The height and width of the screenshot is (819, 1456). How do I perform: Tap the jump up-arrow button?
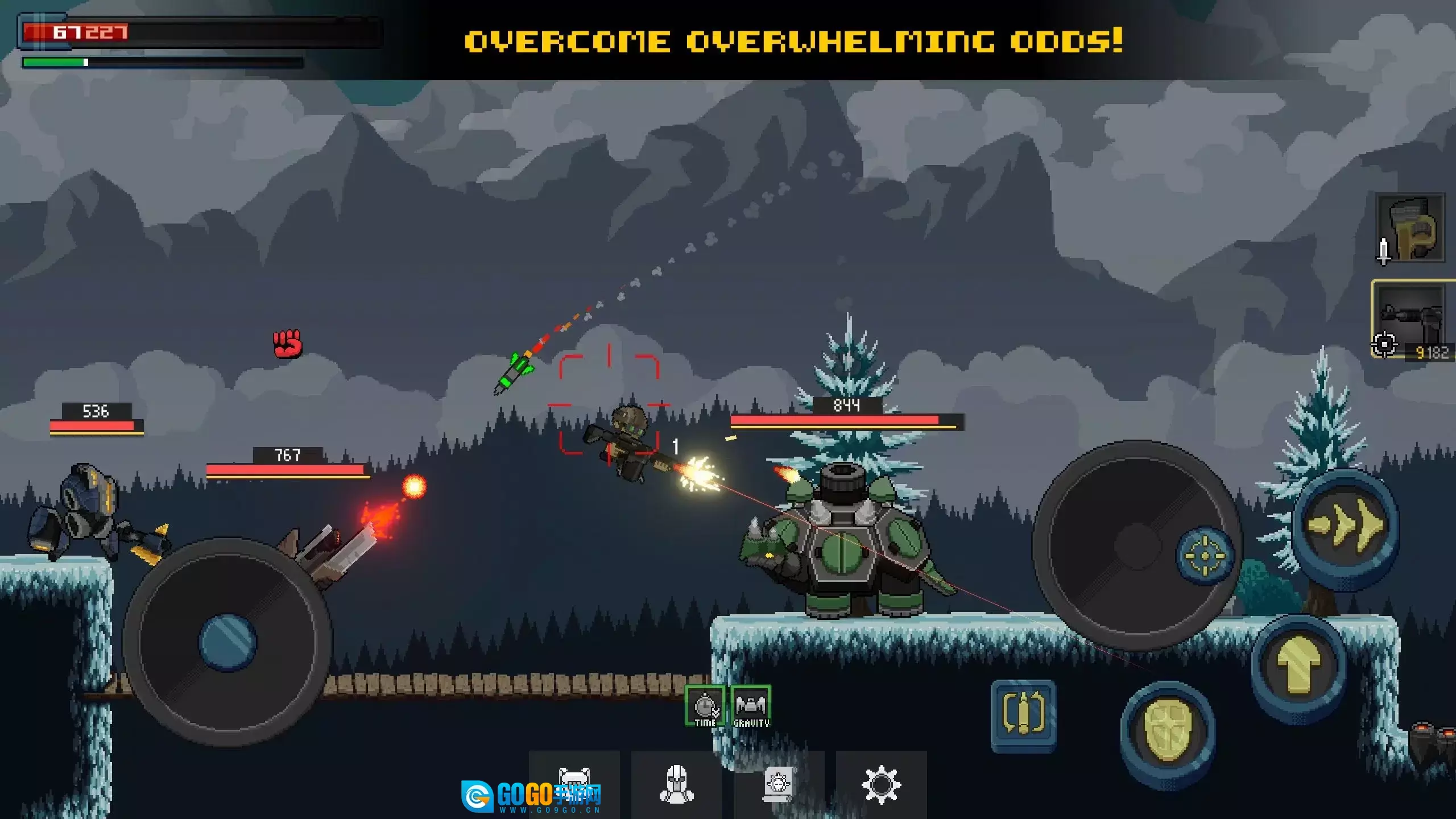point(1299,665)
